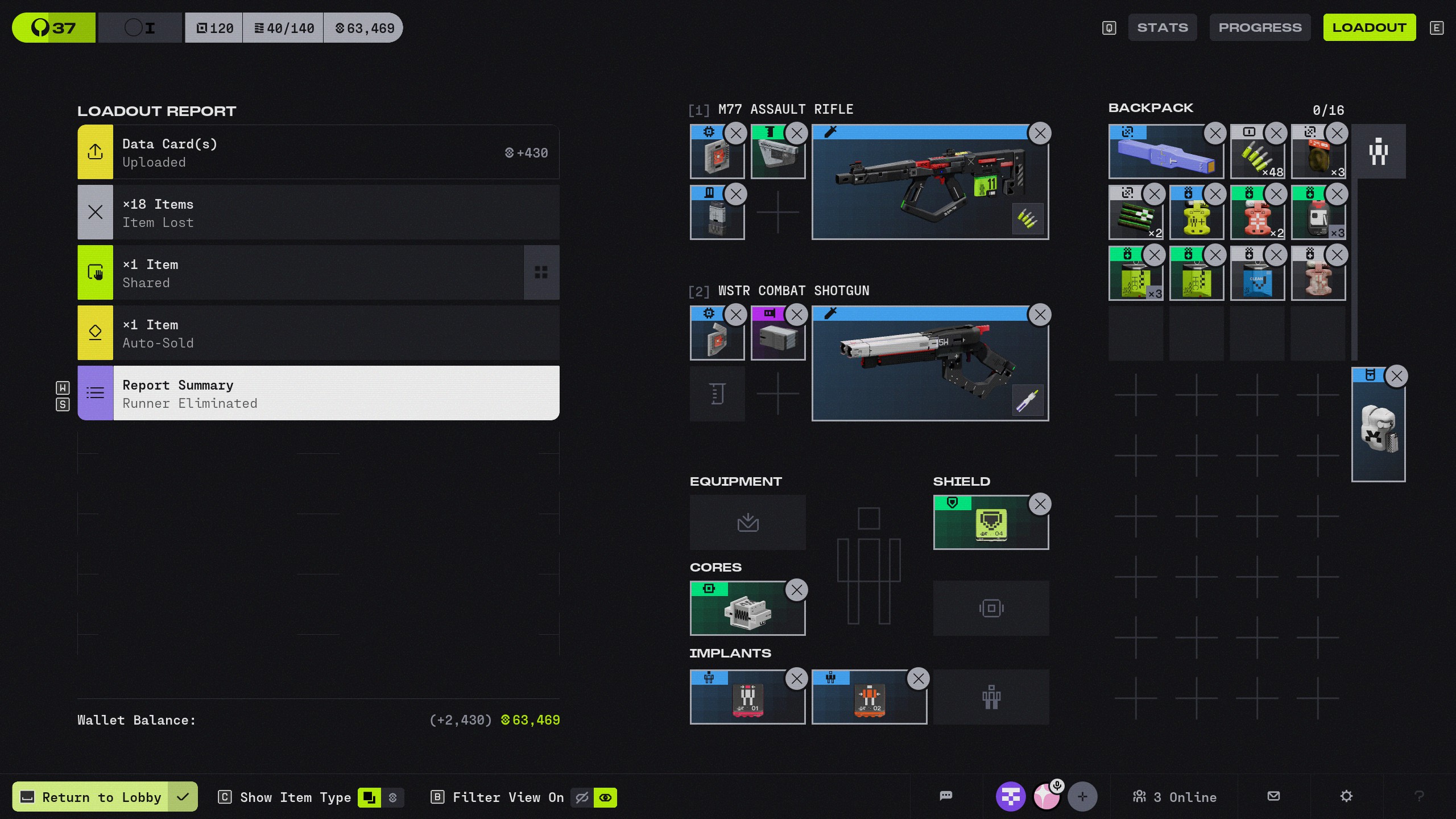Open the settings gear icon
This screenshot has width=1456, height=819.
pyautogui.click(x=1346, y=796)
